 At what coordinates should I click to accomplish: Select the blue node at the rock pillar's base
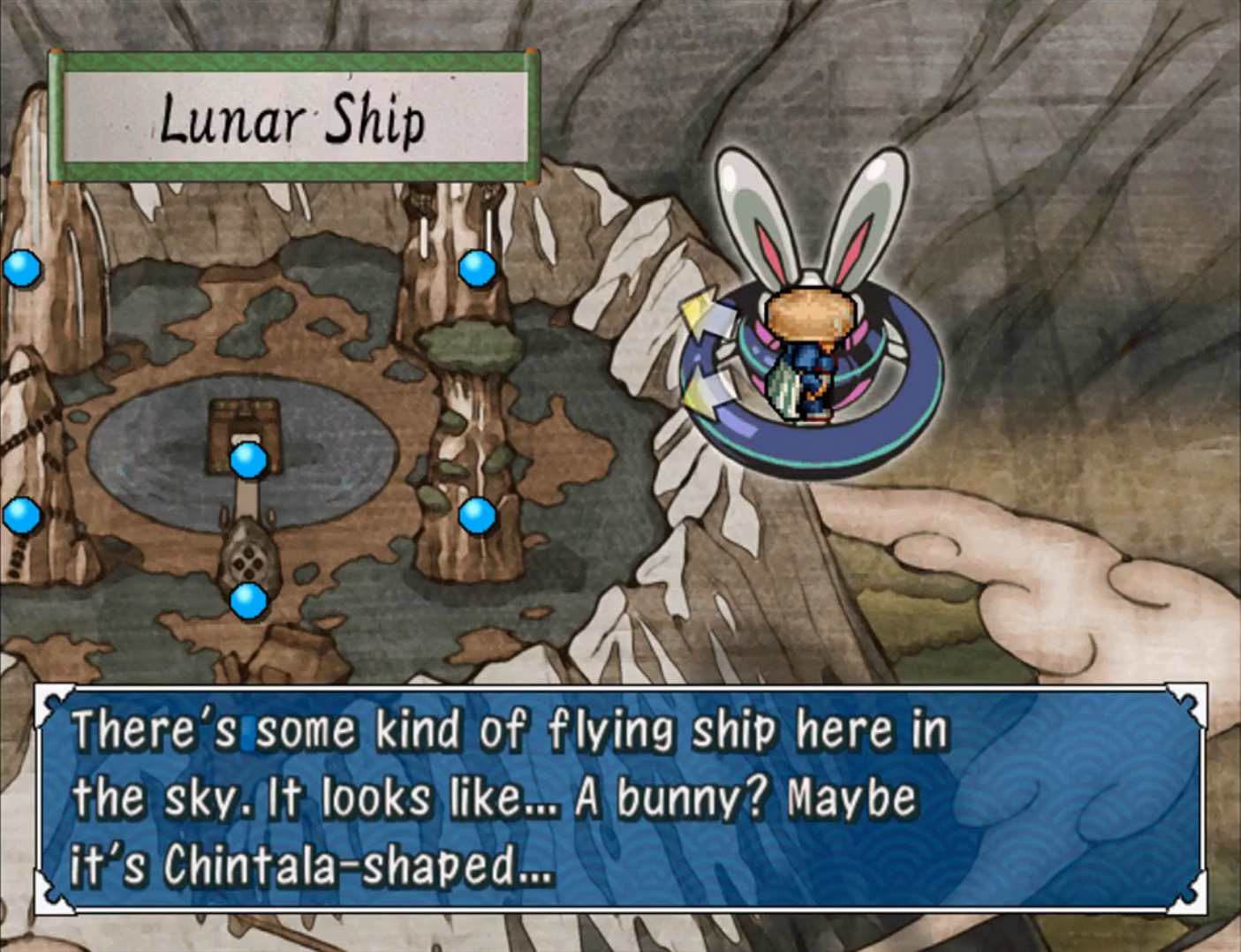(x=477, y=515)
